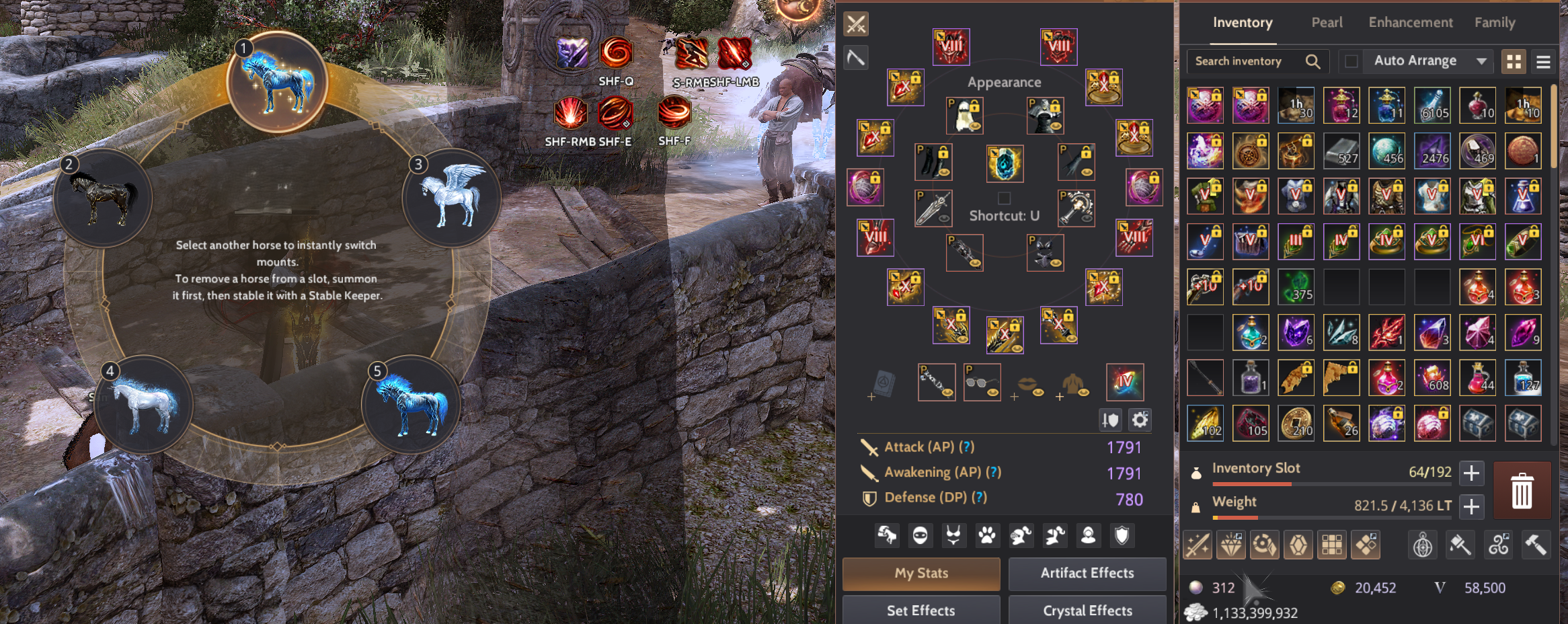Image resolution: width=1568 pixels, height=624 pixels.
Task: Open the pet paw appearance tab
Action: (x=987, y=535)
